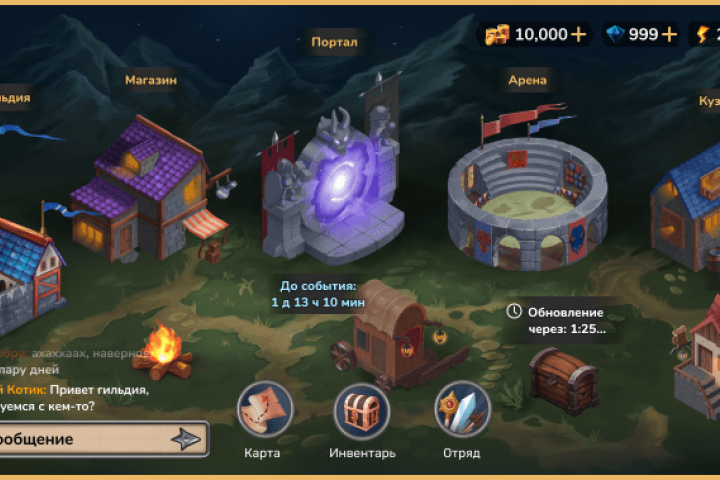Open the Инвентарь inventory chest button

point(361,410)
